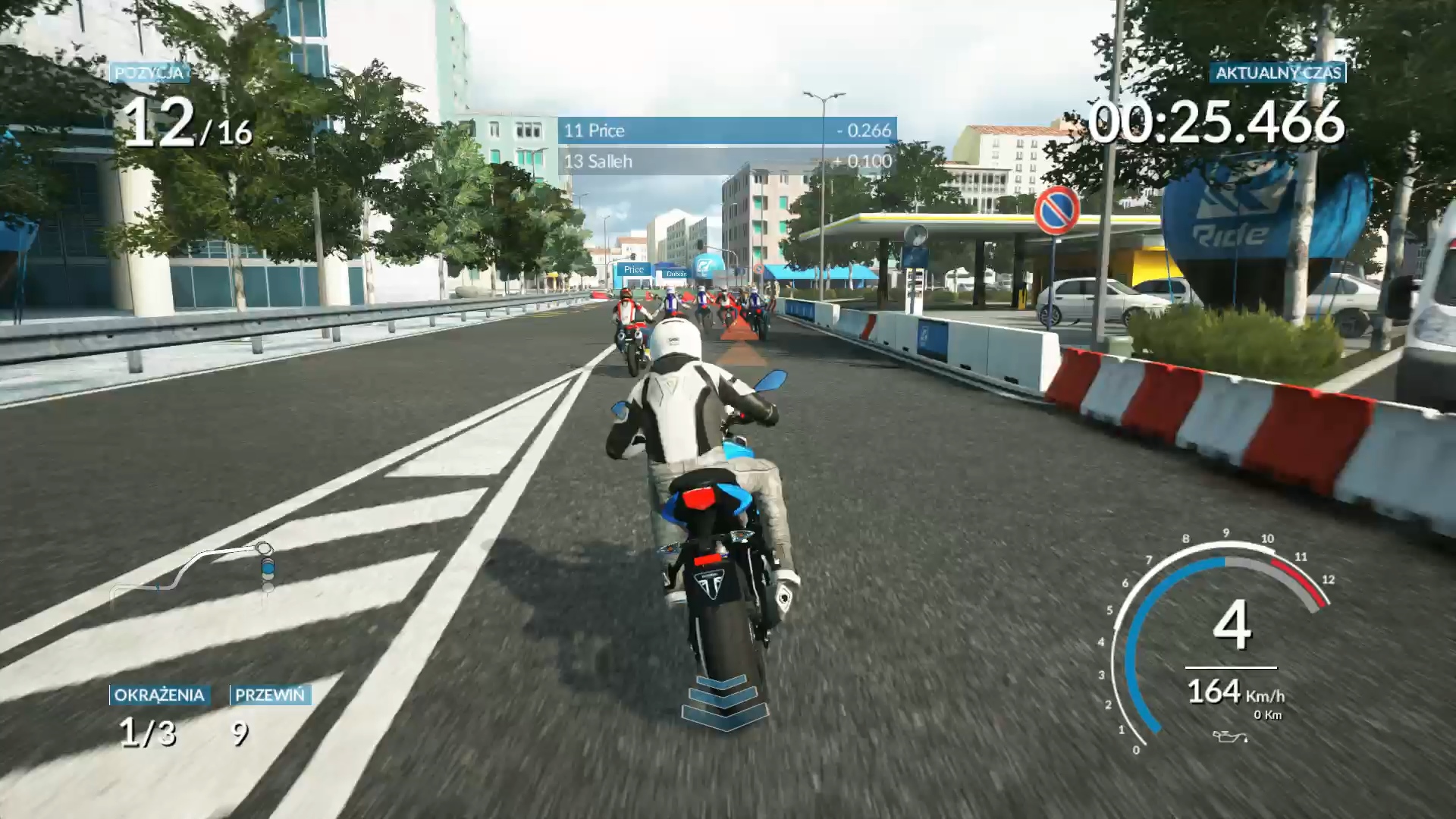Viewport: 1456px width, 819px height.
Task: Activate the Przewiń rewind label
Action: coord(270,695)
